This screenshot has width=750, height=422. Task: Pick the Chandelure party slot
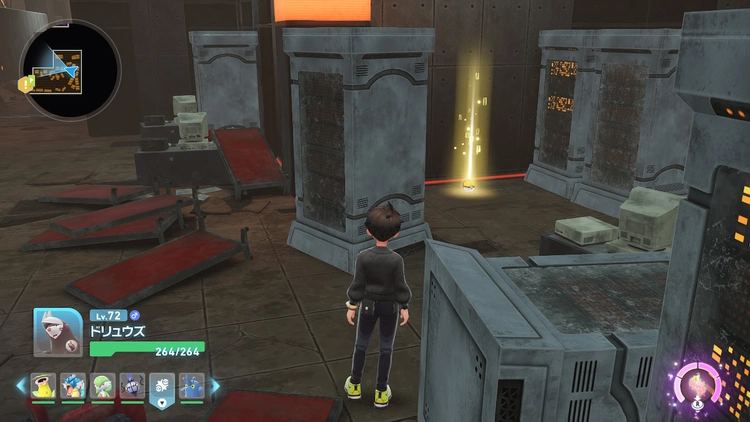[132, 385]
